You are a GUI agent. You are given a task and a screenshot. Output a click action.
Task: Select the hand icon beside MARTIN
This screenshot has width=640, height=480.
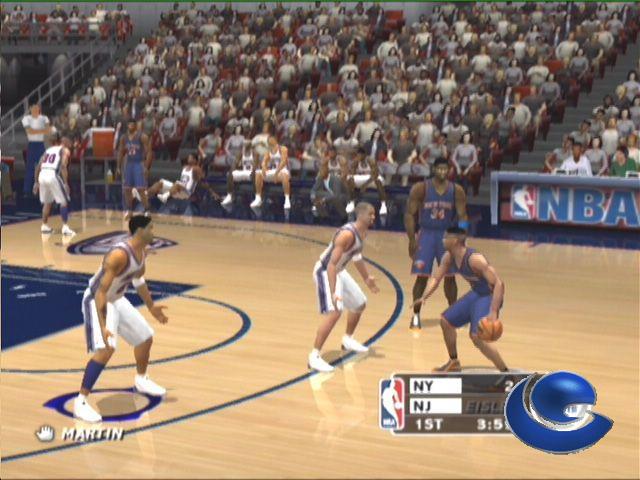pyautogui.click(x=45, y=433)
